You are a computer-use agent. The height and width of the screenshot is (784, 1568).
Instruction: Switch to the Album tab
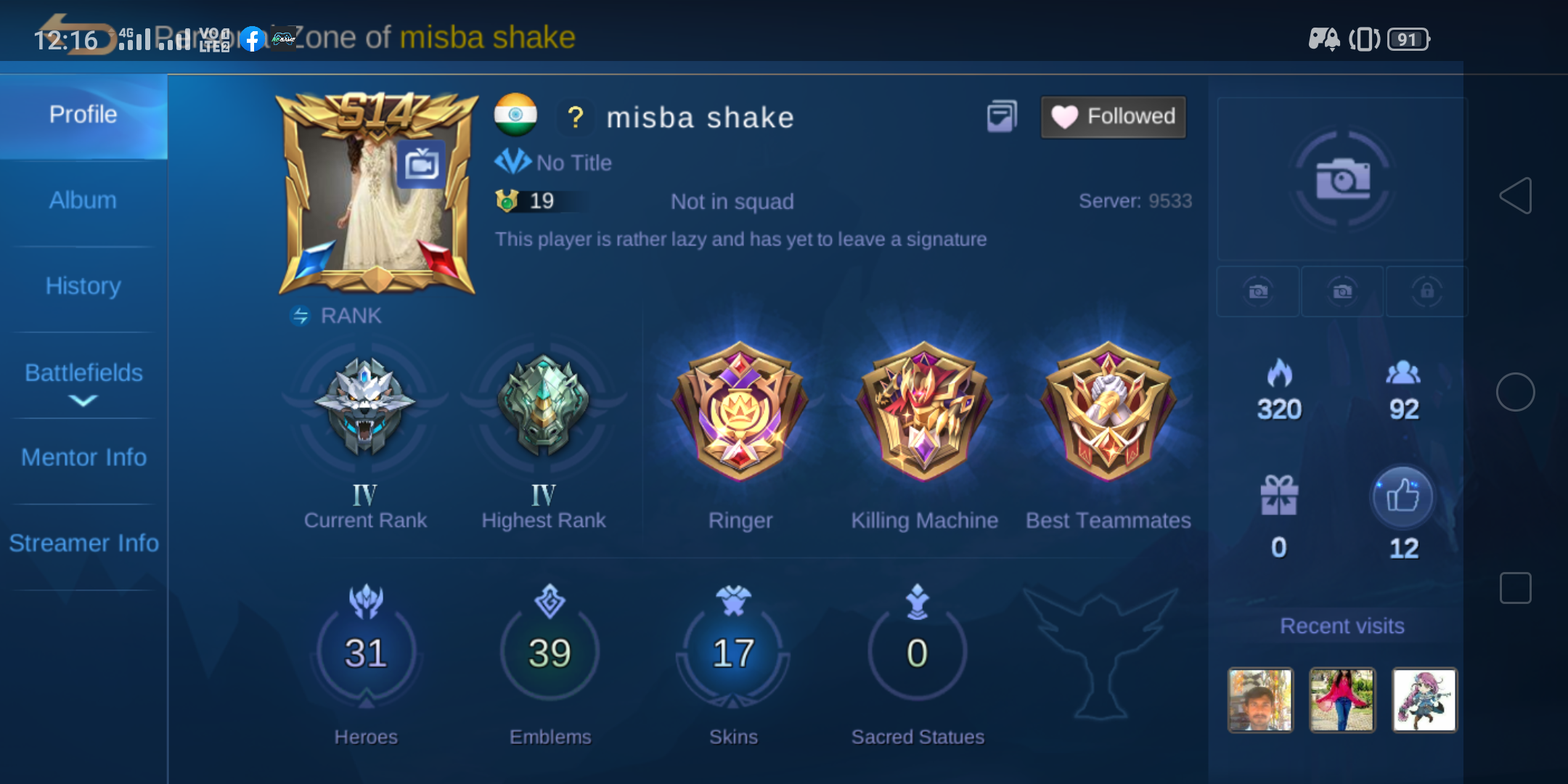tap(83, 200)
